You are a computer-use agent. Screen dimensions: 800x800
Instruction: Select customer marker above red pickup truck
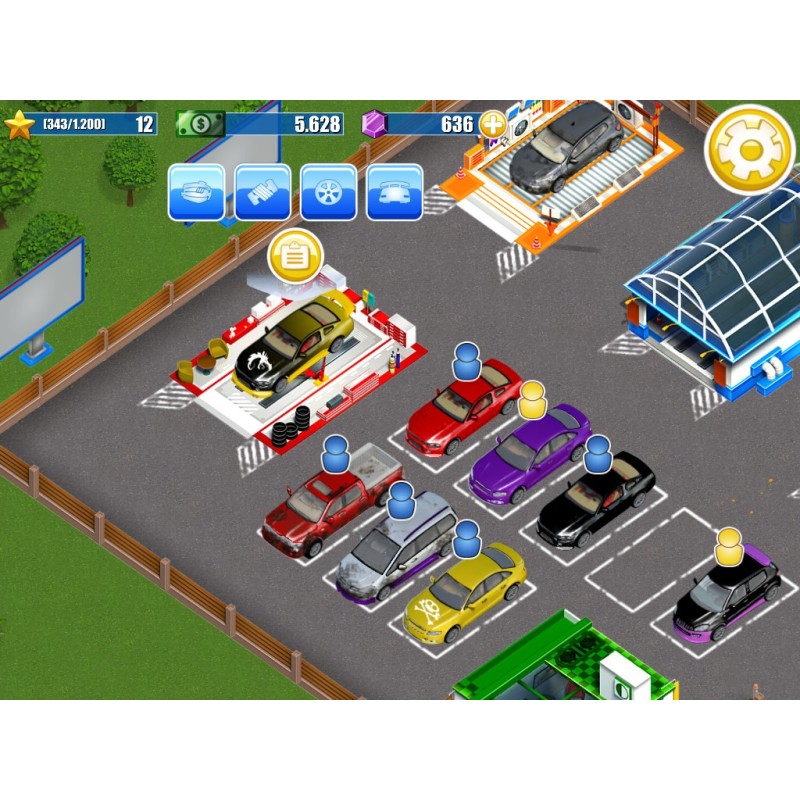(336, 454)
